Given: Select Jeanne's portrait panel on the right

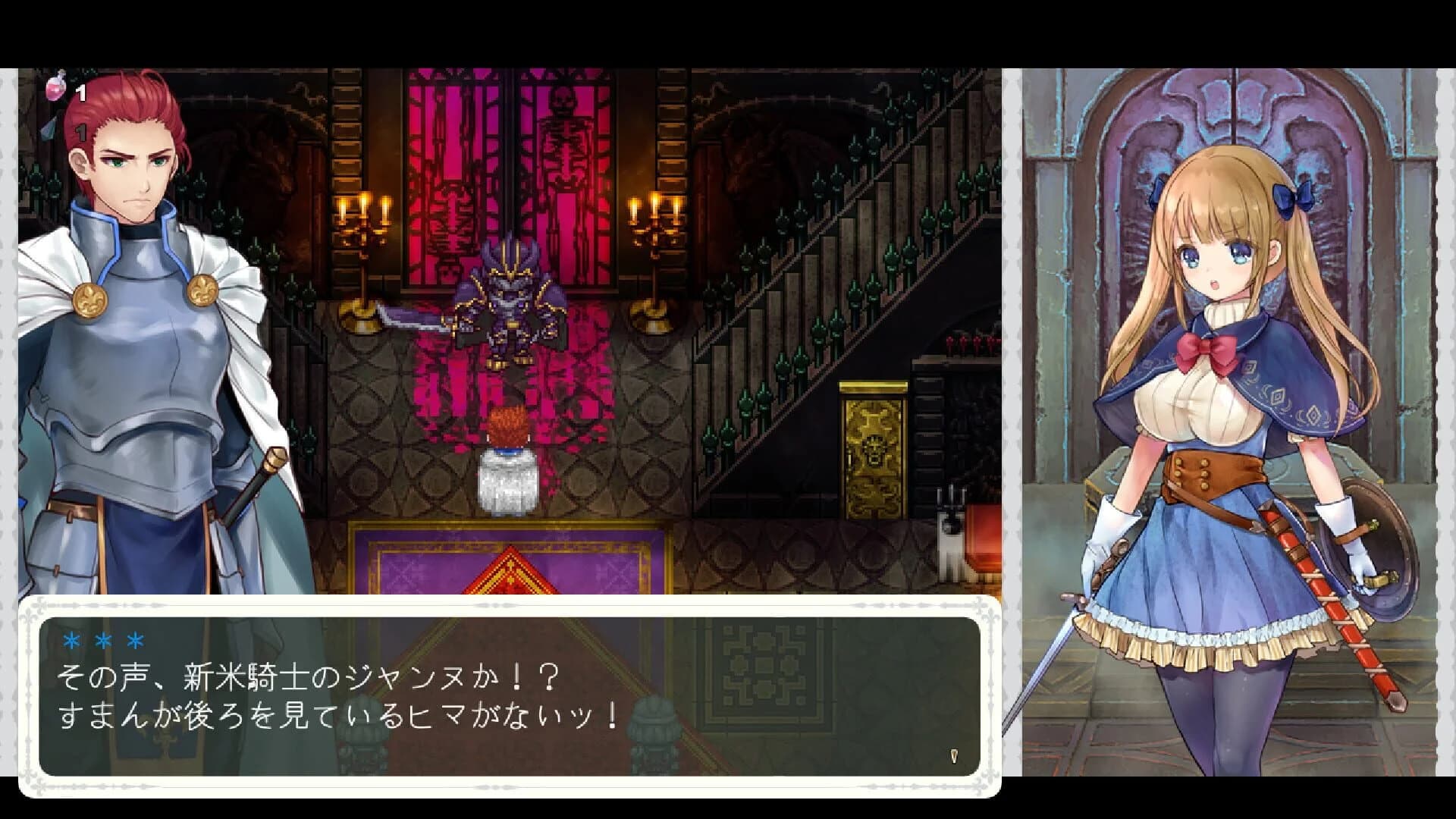Looking at the screenshot, I should [1236, 379].
